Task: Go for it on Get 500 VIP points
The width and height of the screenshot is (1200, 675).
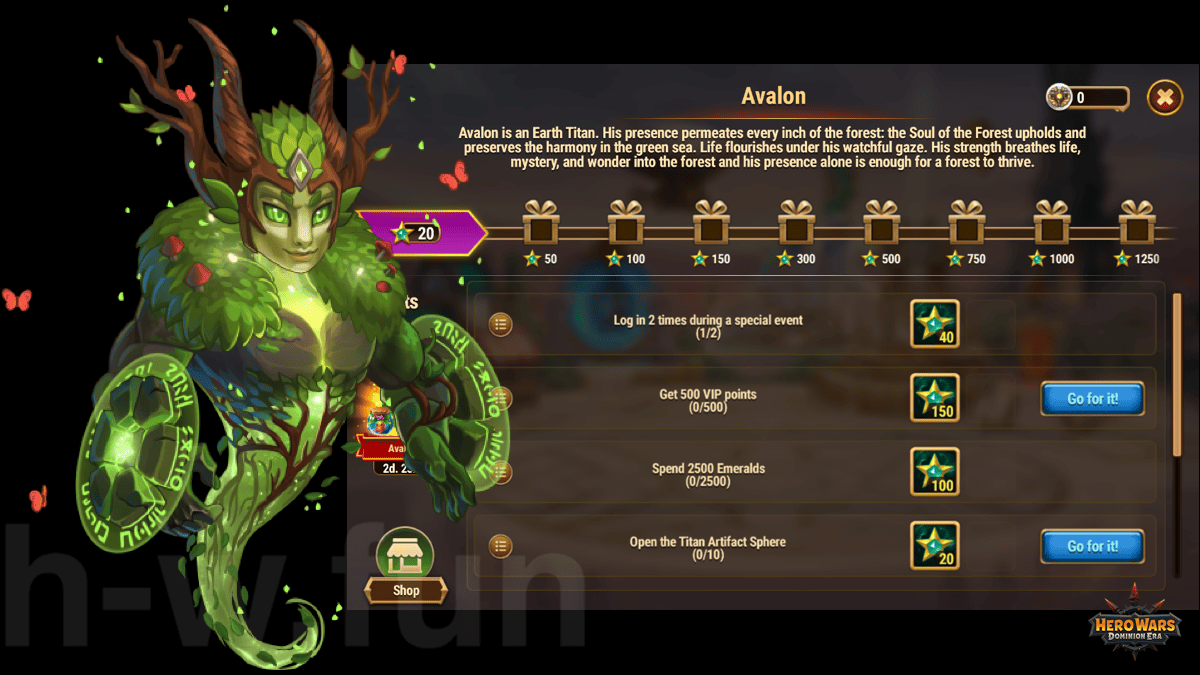Action: pos(1092,399)
